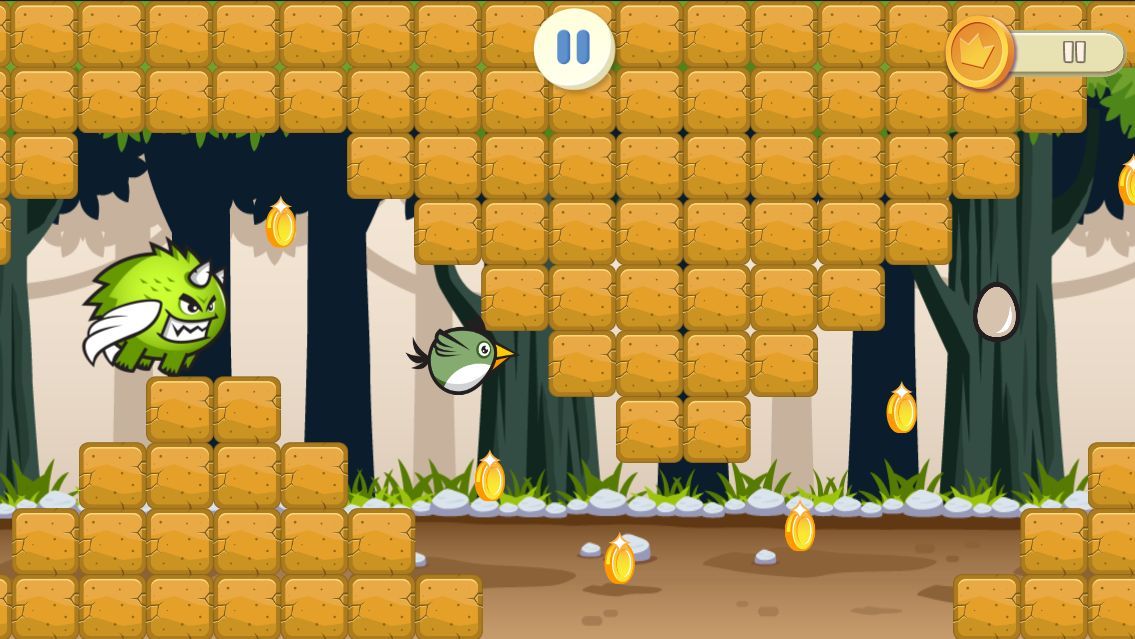Pause the game with the round button

point(574,47)
